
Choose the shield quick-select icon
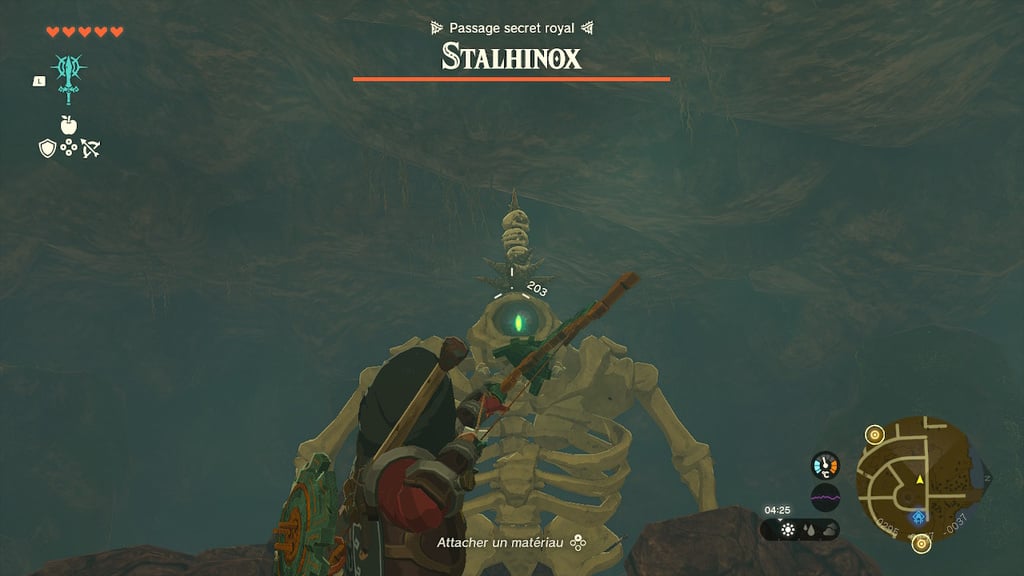coord(46,148)
